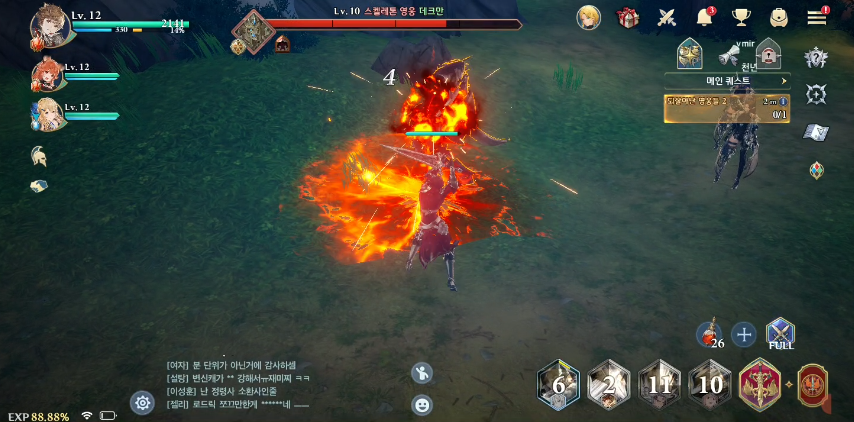Image resolution: width=854 pixels, height=422 pixels.
Task: Toggle the FULL auto-battle button
Action: [780, 334]
